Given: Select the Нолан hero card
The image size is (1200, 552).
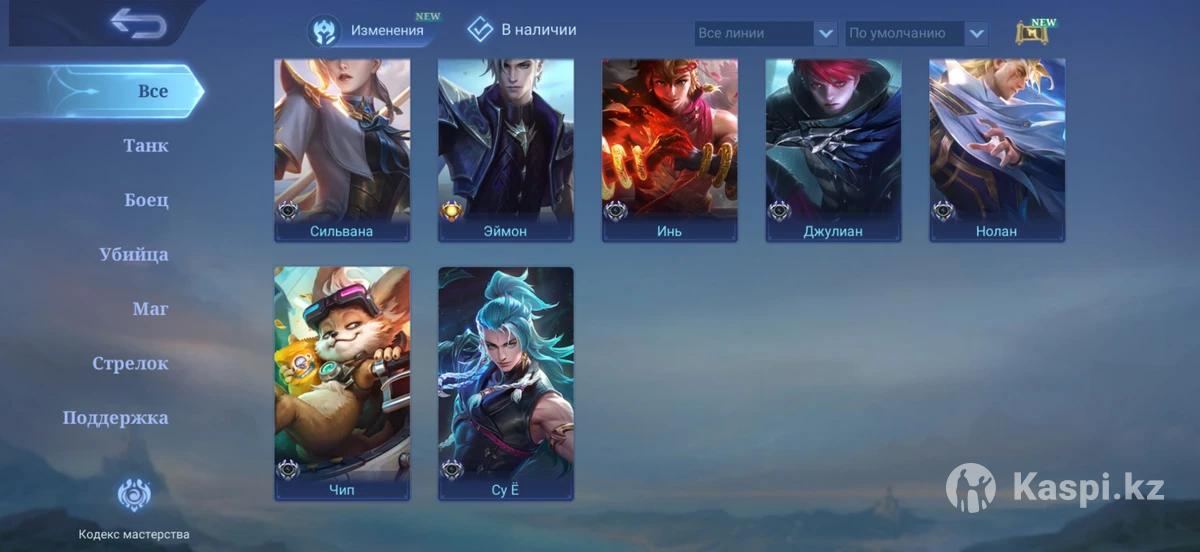Looking at the screenshot, I should point(997,150).
